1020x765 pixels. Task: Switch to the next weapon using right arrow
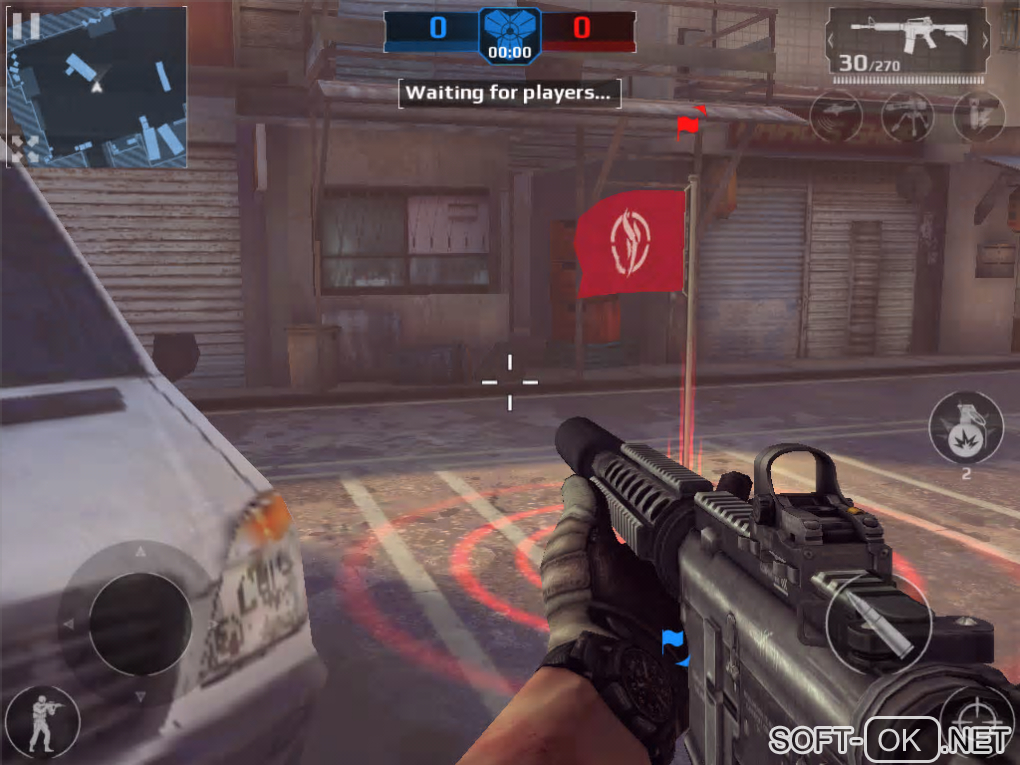985,42
